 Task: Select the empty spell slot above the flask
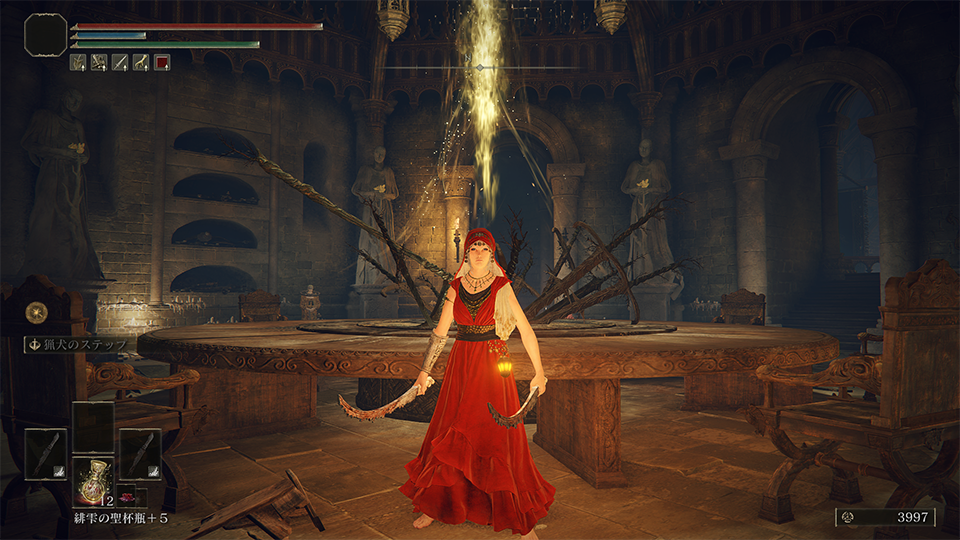pyautogui.click(x=93, y=427)
